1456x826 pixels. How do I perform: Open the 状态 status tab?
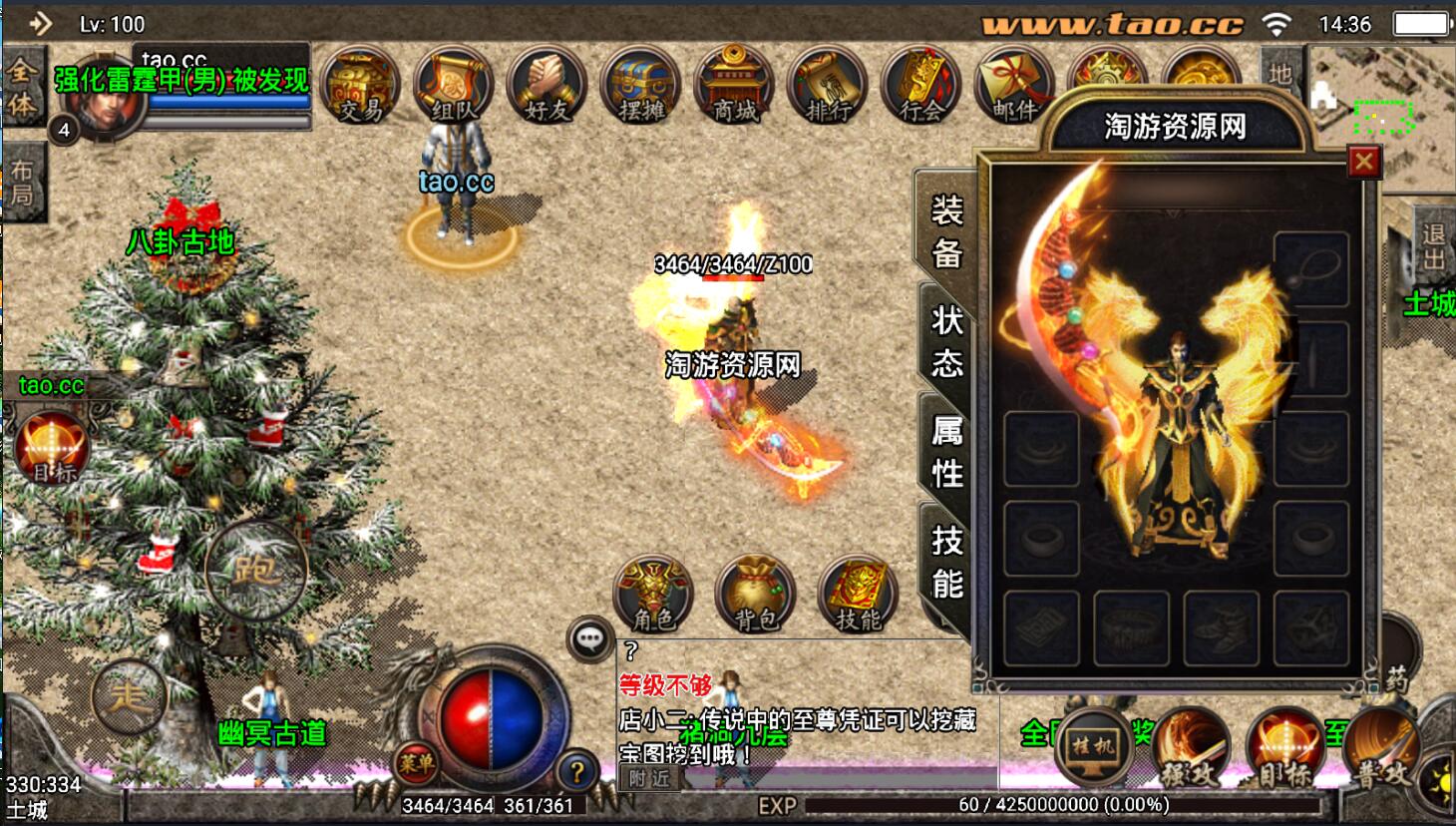point(945,341)
